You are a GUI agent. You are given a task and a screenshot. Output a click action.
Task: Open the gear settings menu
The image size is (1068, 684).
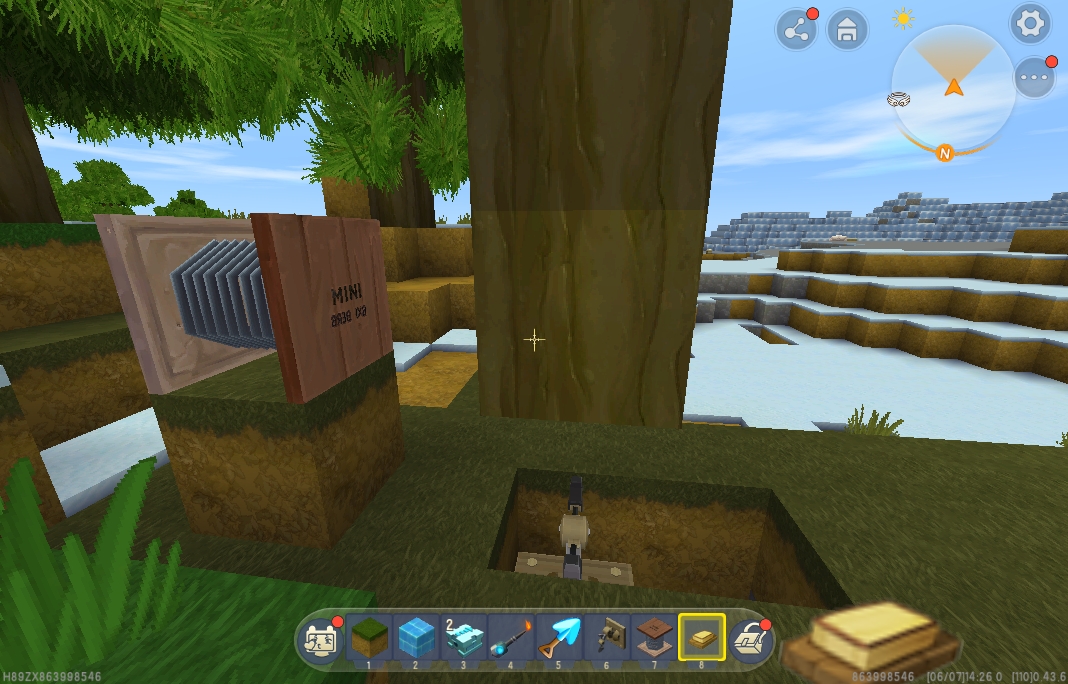[1030, 23]
